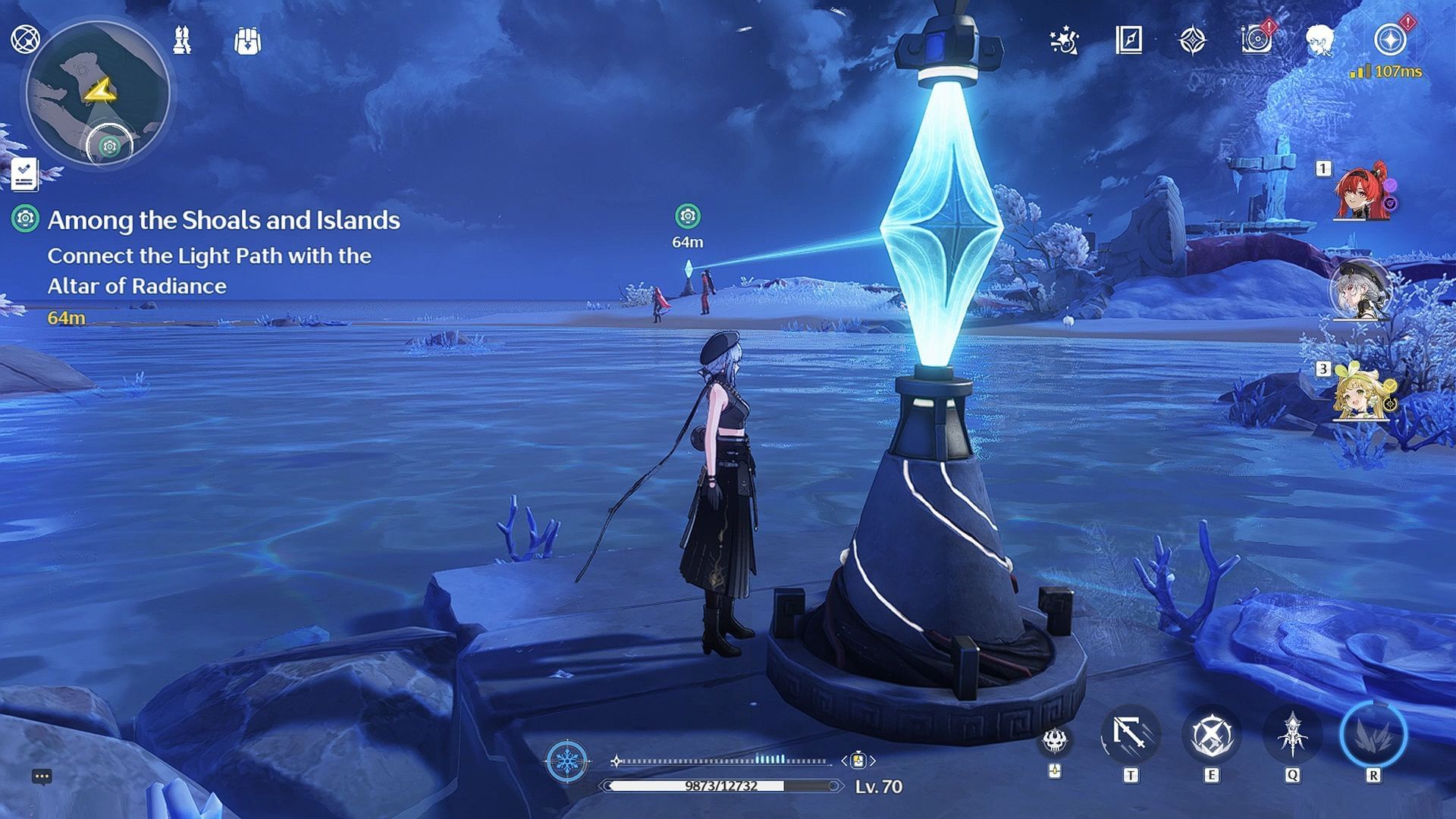The width and height of the screenshot is (1456, 819).
Task: Activate the echo skill icon labeled Q
Action: (1292, 734)
